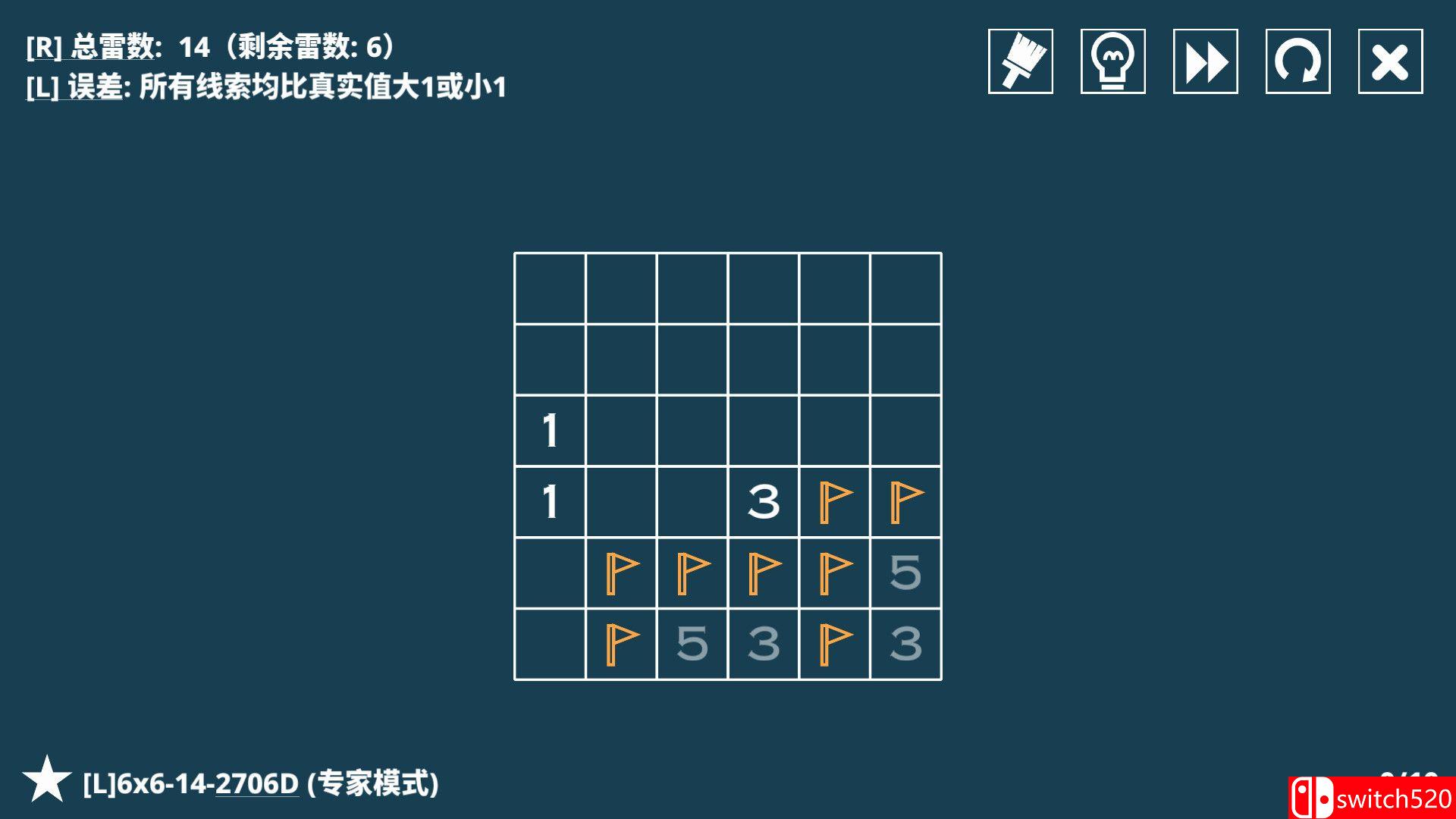Select the flag beside the number 5 clue
This screenshot has width=1456, height=819.
pyautogui.click(x=836, y=572)
